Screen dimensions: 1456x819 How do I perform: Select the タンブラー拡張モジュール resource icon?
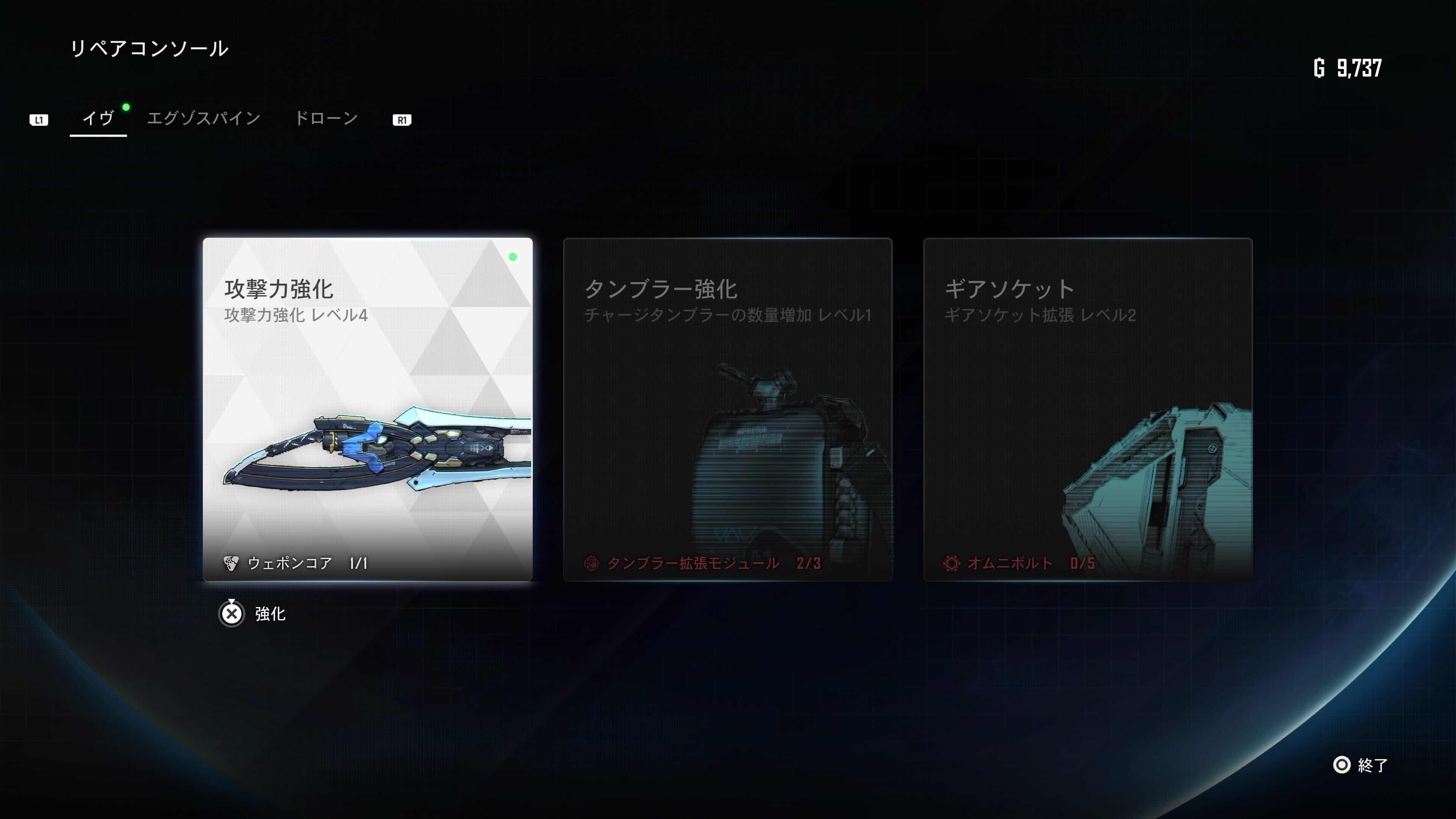tap(593, 563)
